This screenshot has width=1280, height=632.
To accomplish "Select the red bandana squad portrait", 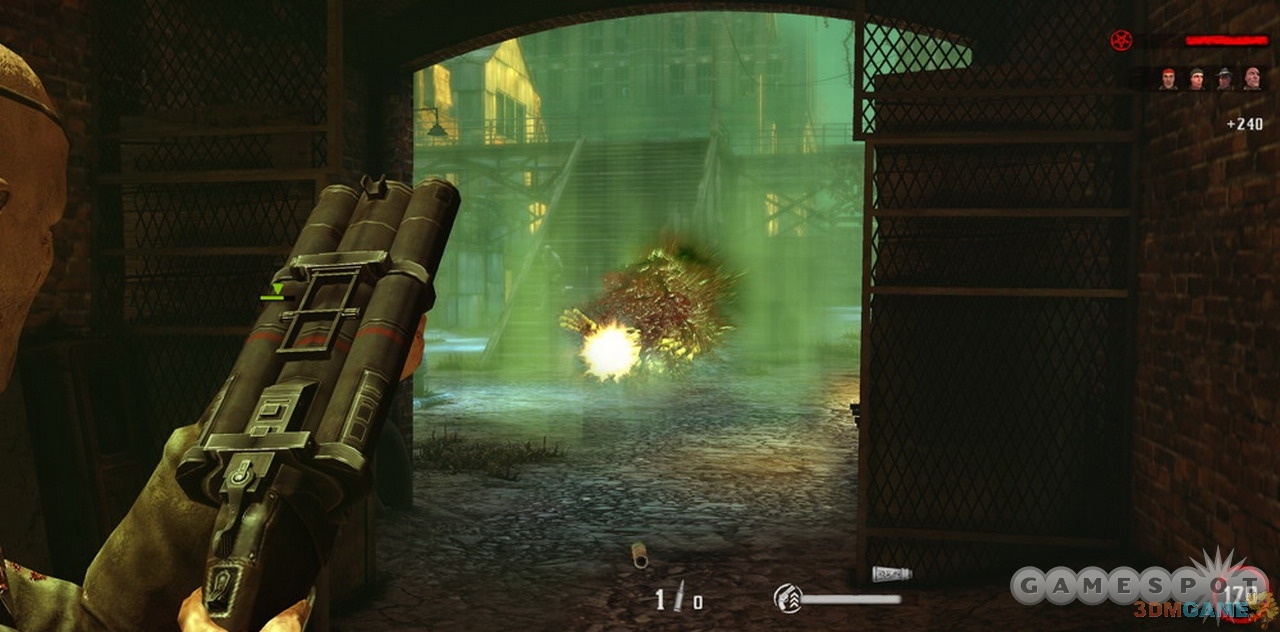I will (x=1168, y=79).
